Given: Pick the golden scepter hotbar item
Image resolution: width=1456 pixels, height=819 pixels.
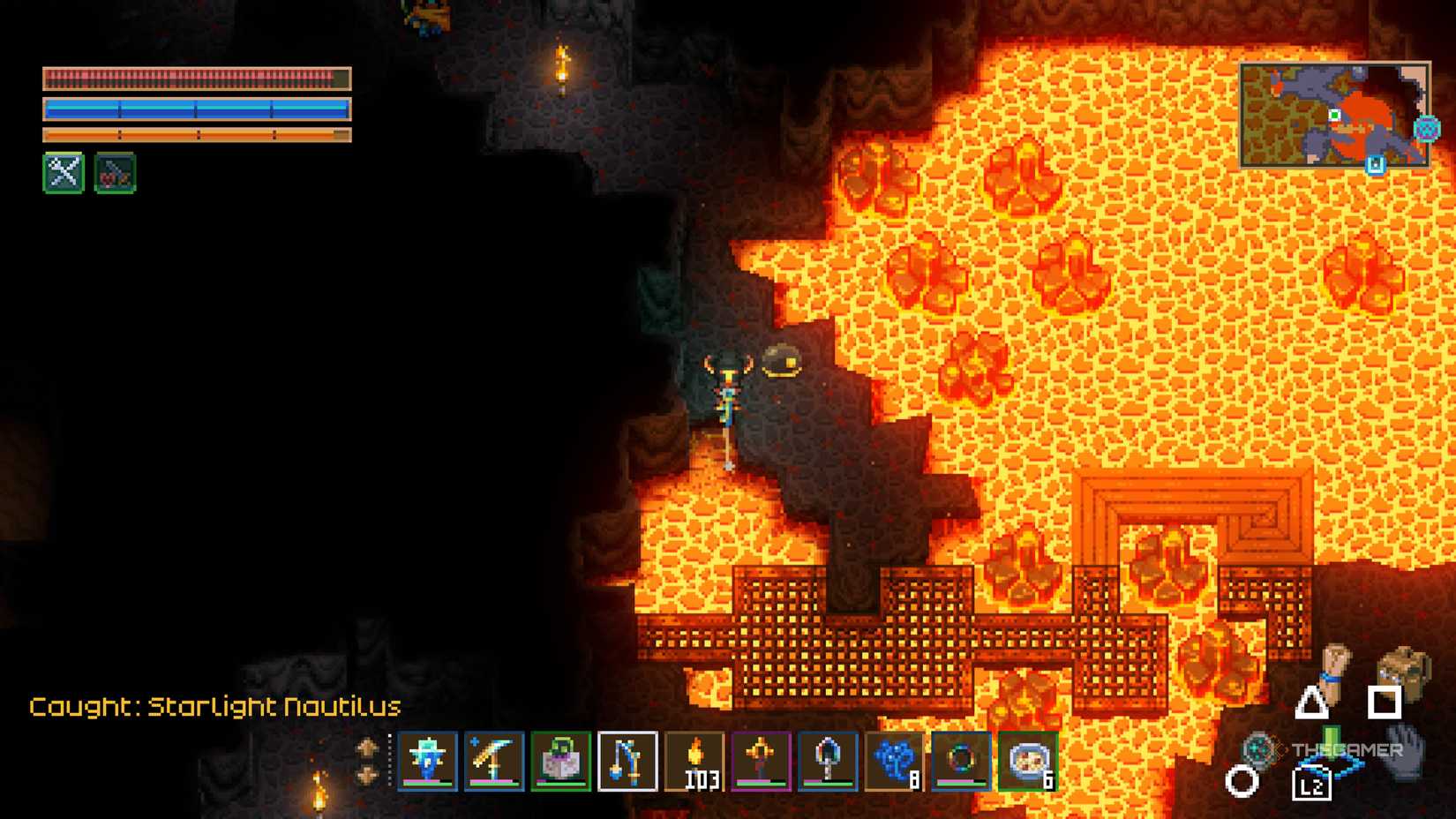Looking at the screenshot, I should (x=761, y=761).
